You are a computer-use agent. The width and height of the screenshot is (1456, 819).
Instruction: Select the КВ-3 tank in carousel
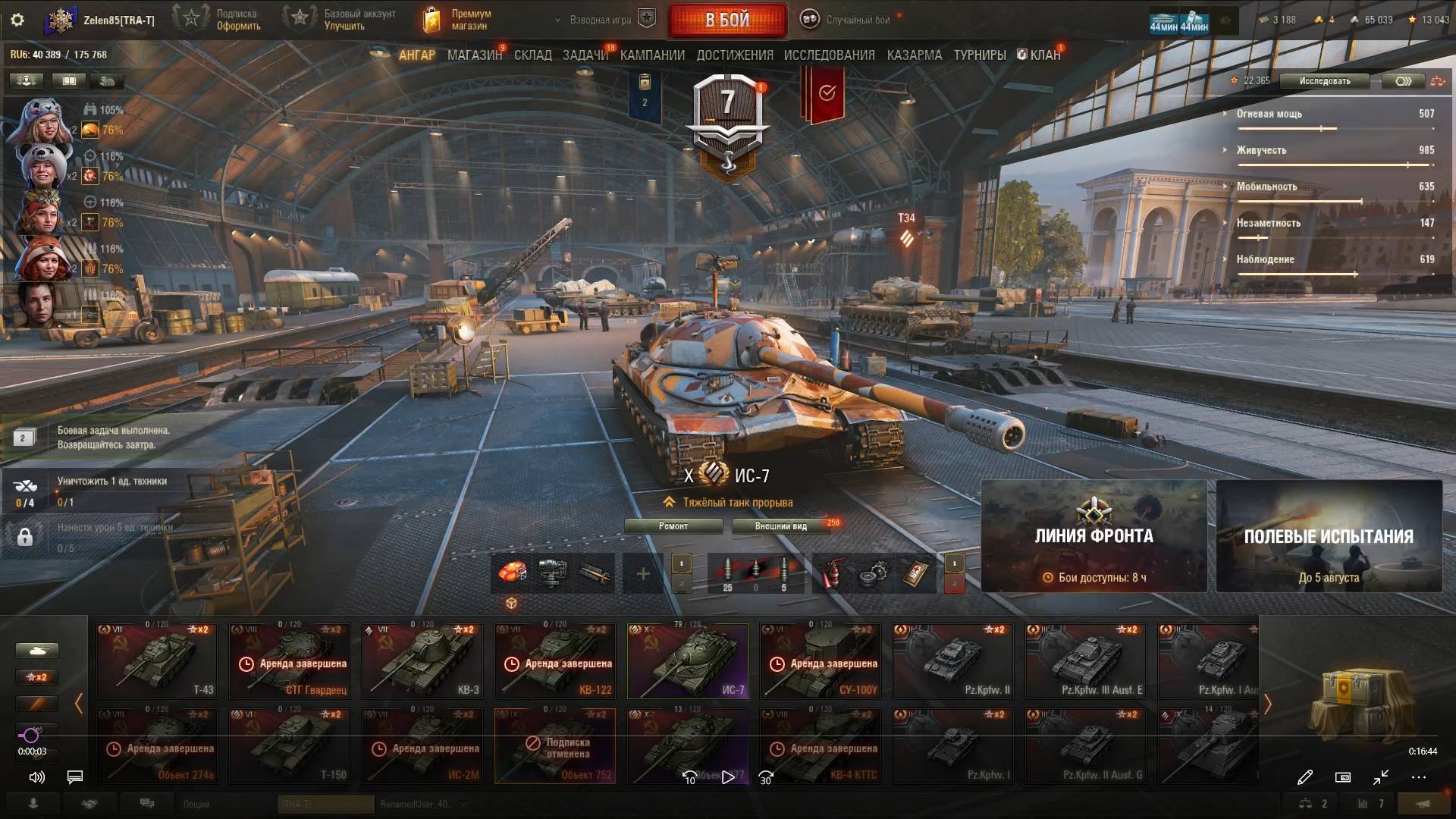coord(422,661)
